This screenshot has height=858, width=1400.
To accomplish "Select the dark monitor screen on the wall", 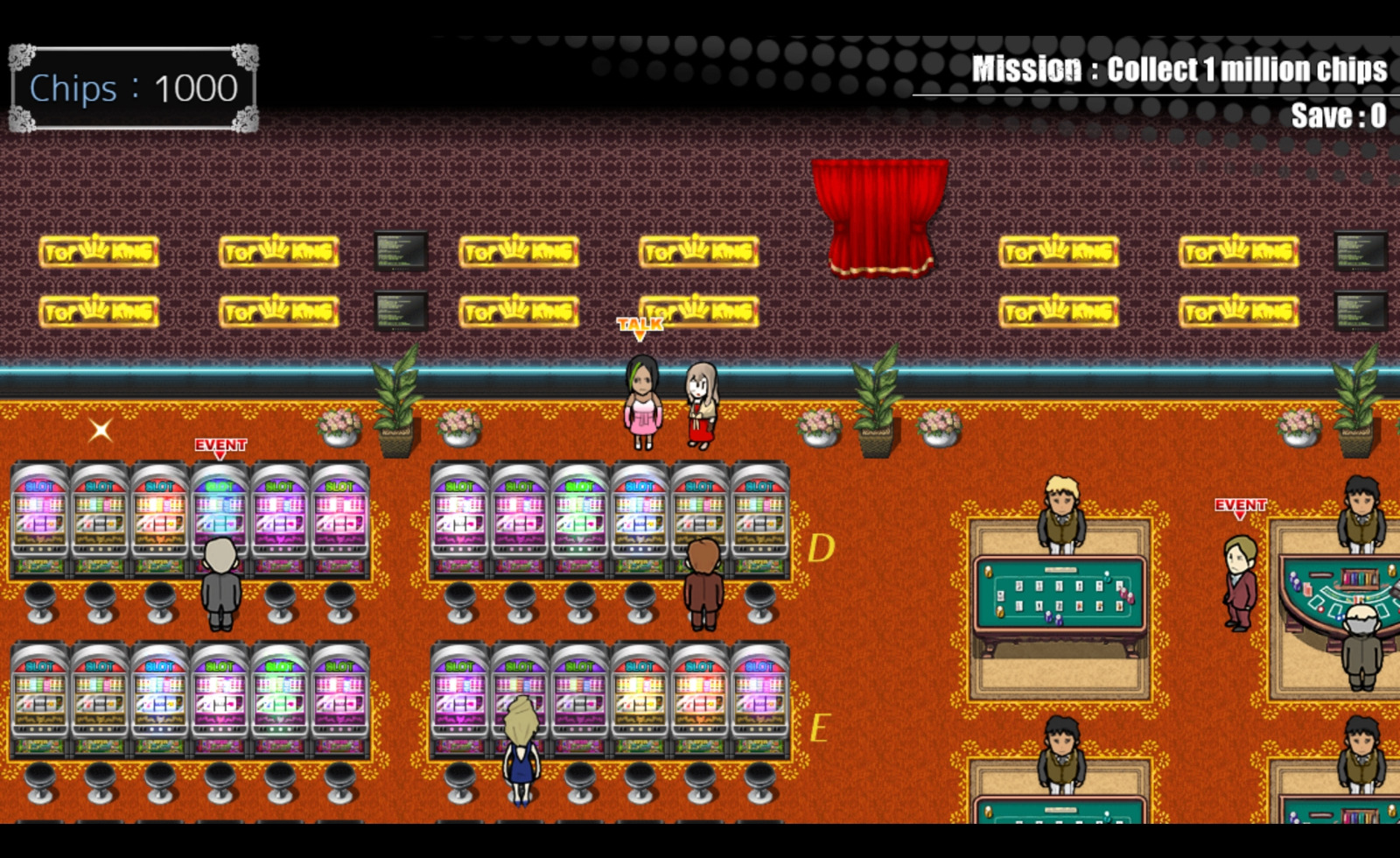I will pos(398,252).
